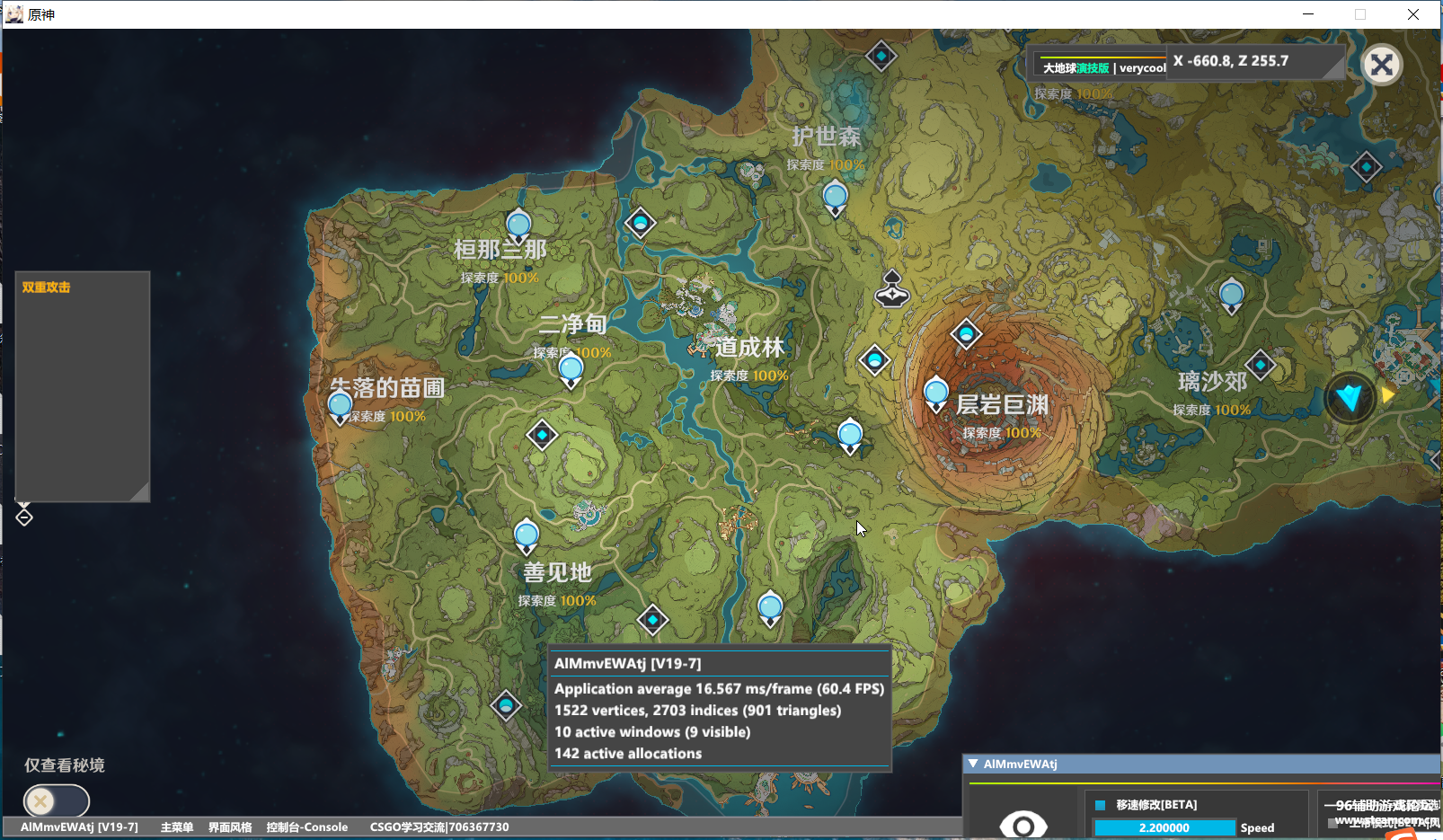Click the white eye icon in the panel
1443x840 pixels.
click(x=1022, y=824)
